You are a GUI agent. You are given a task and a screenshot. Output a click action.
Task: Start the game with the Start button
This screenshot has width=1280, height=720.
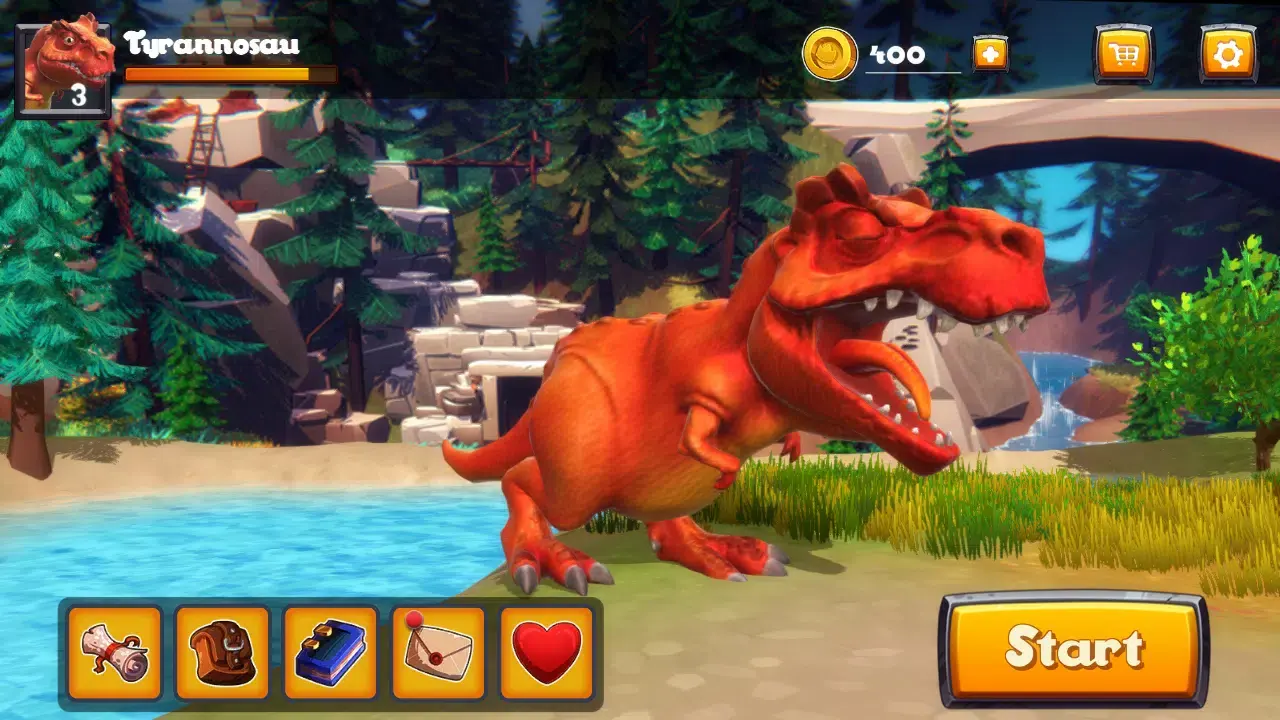pyautogui.click(x=1073, y=649)
